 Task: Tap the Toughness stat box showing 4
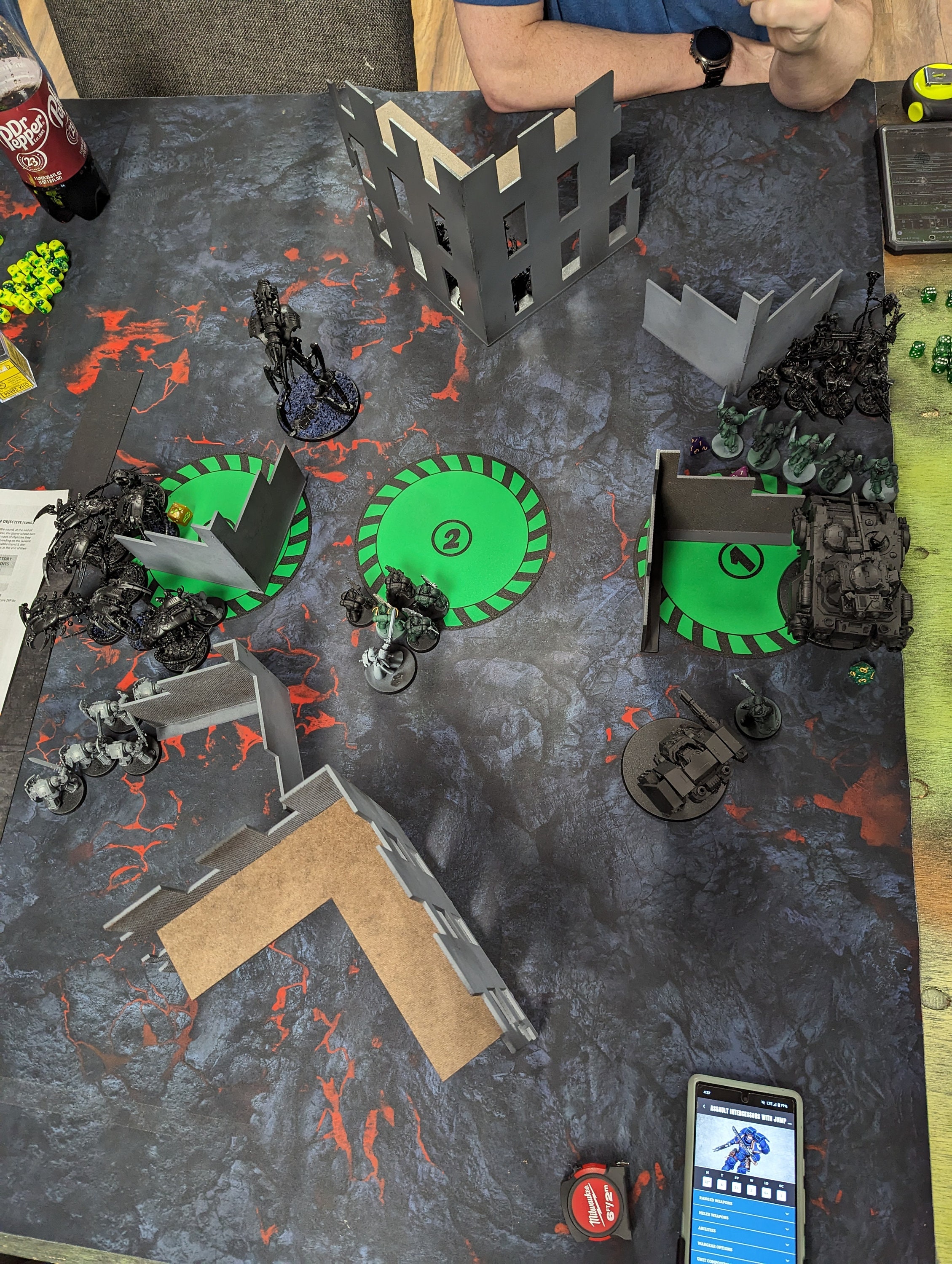point(722,1185)
